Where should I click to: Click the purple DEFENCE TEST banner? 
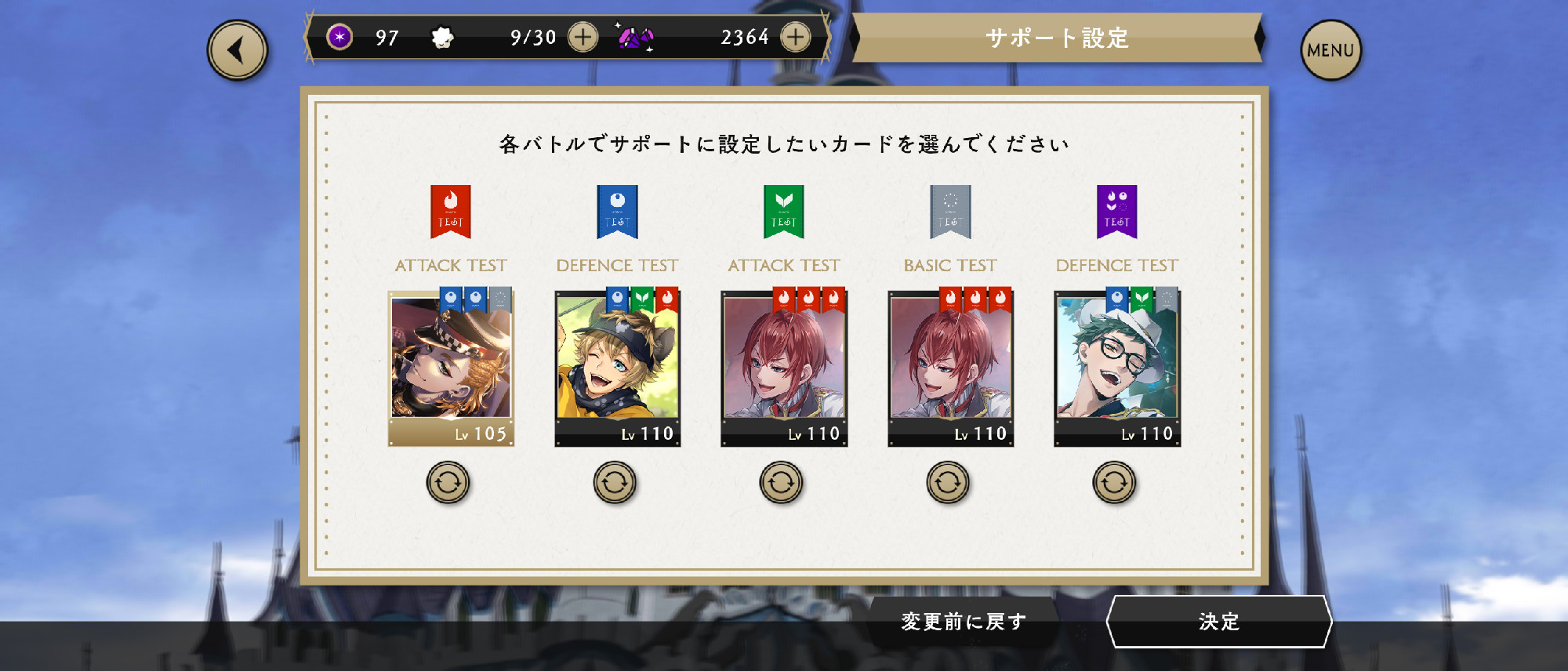click(1116, 212)
